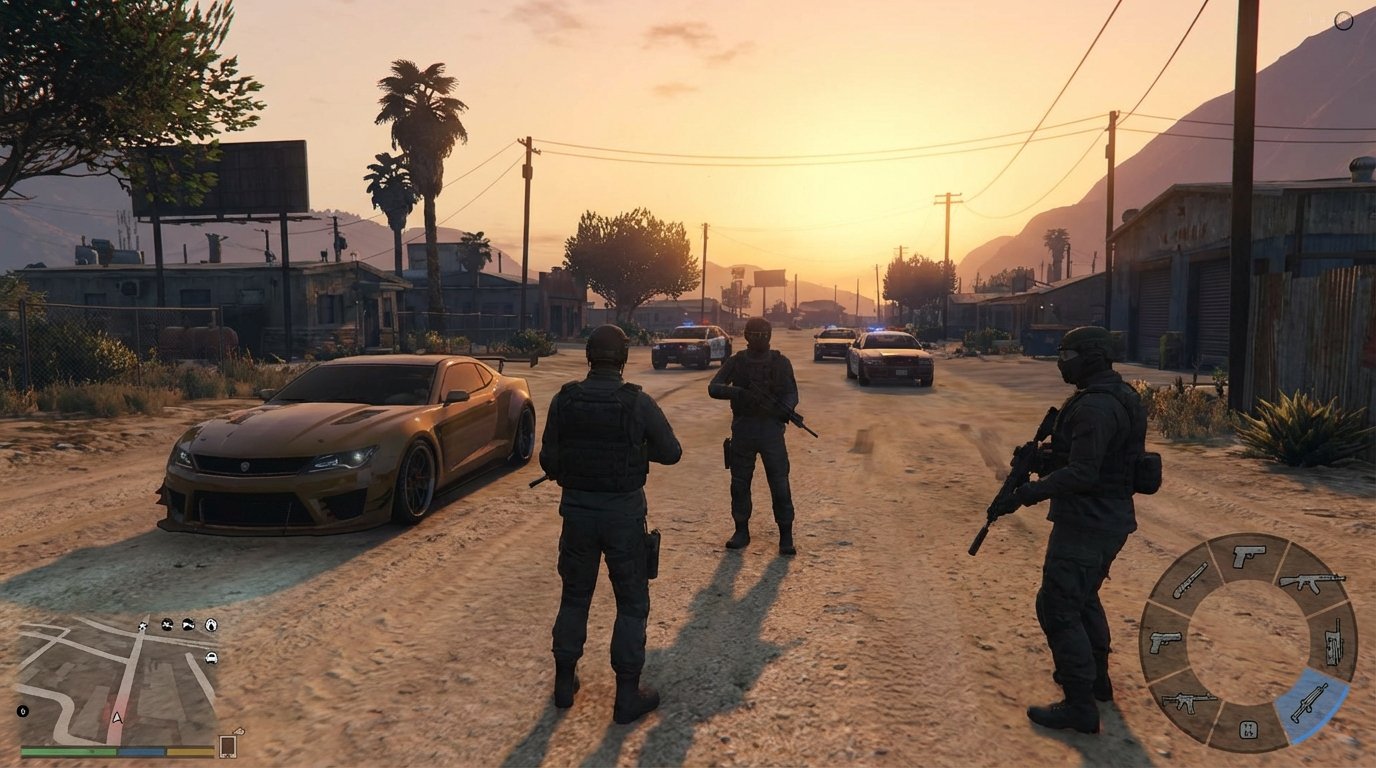Image resolution: width=1376 pixels, height=768 pixels.
Task: Select the machine pistol in the right wheel slot
Action: (x=1333, y=641)
